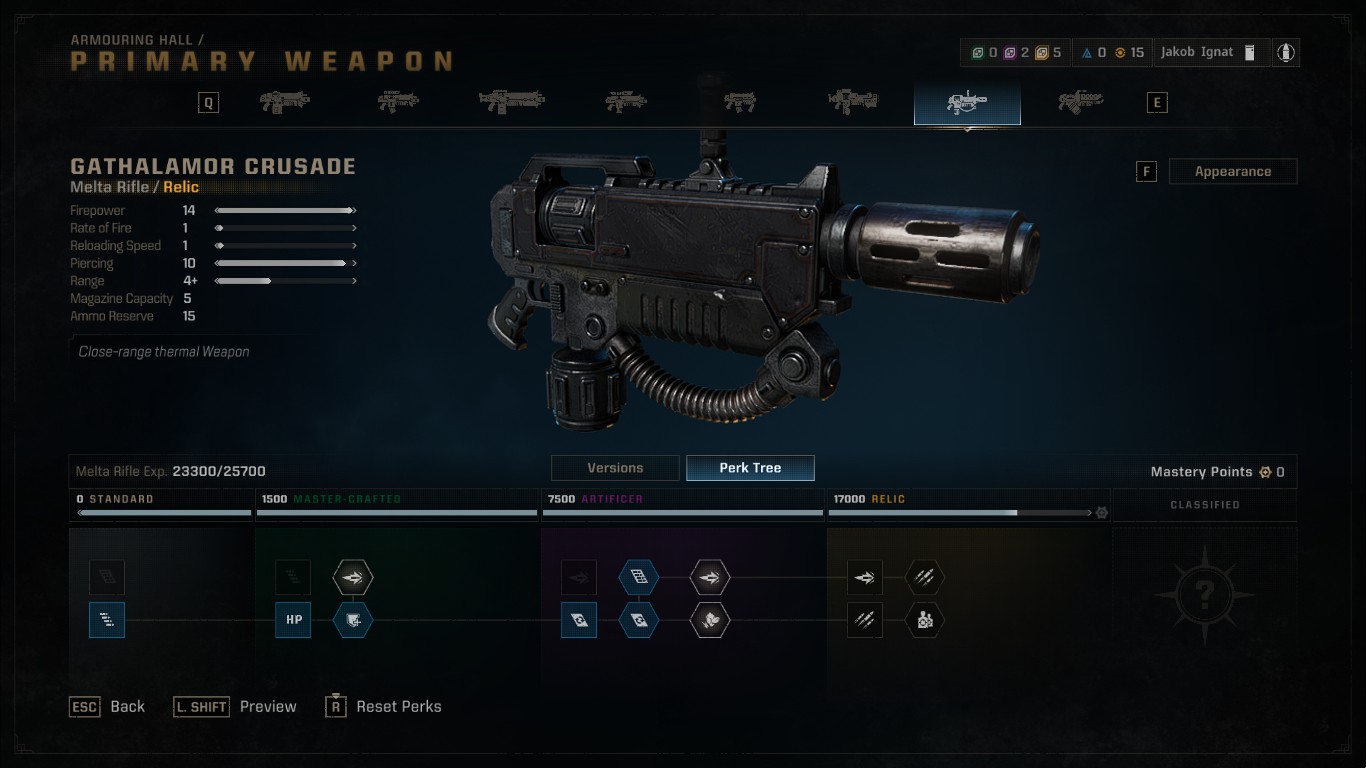Pick the hexagonal arrow perk in Artificer tier
This screenshot has width=1366, height=768.
click(710, 577)
